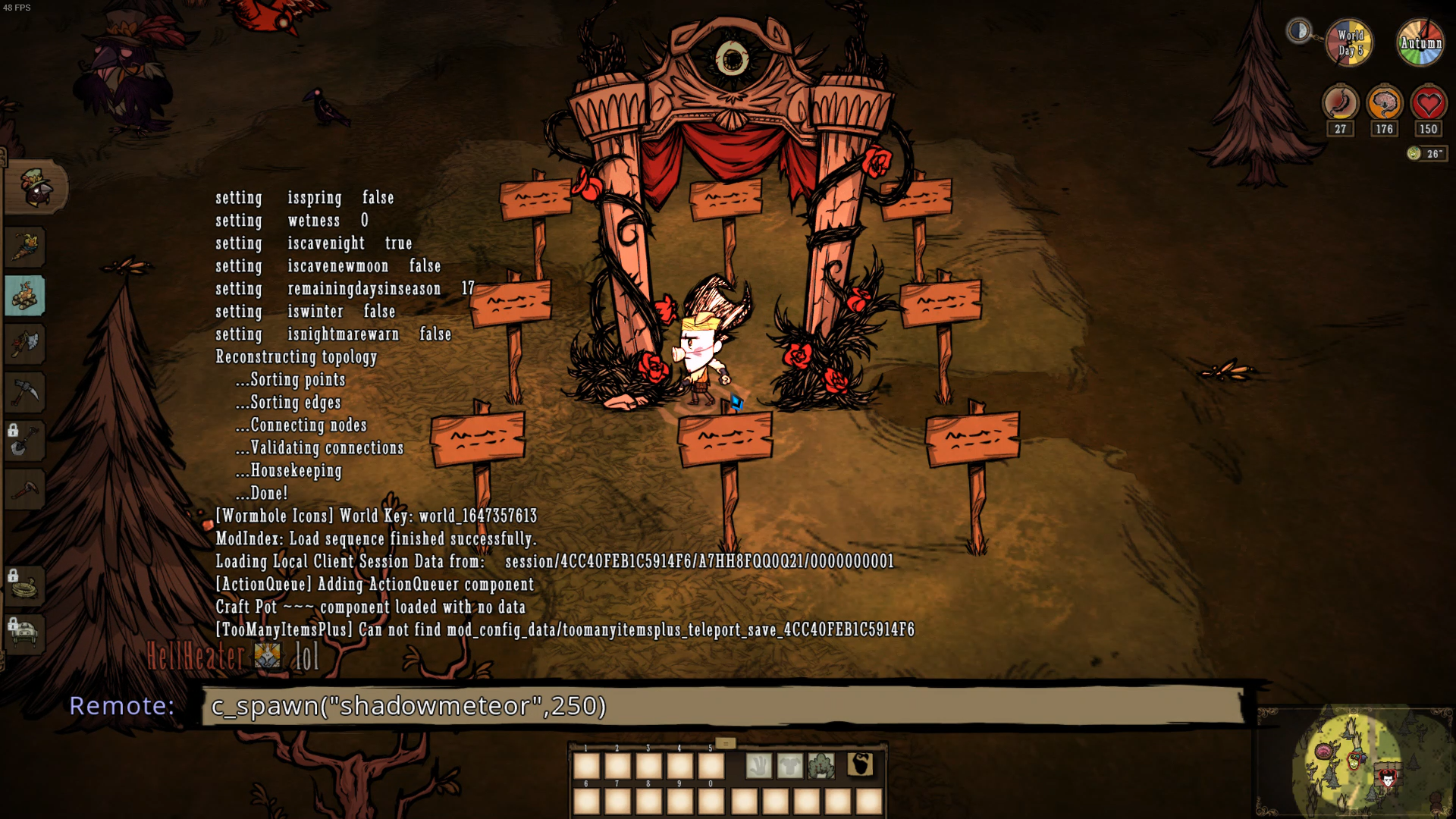Click the locked shovel recipe
Viewport: 1456px width, 819px height.
coord(25,441)
